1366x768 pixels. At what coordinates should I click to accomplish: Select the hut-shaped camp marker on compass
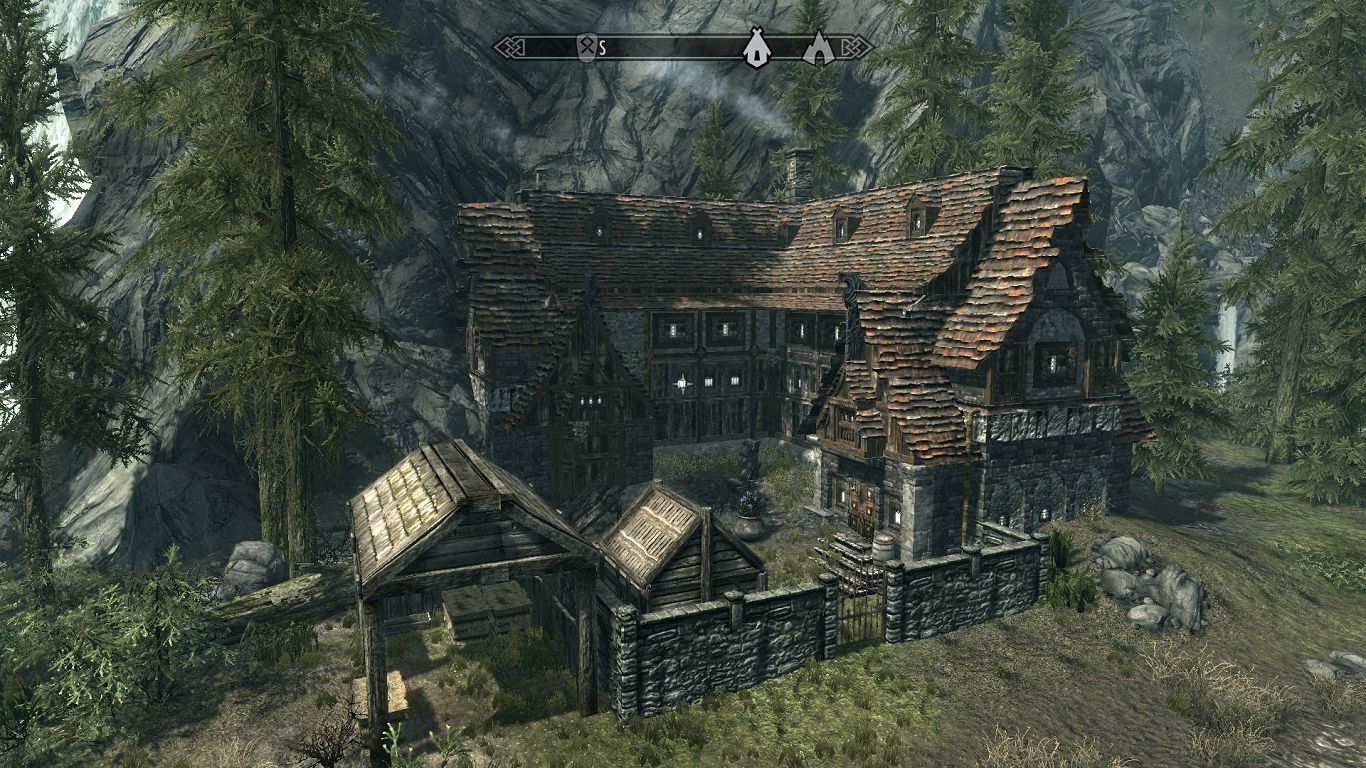pyautogui.click(x=756, y=47)
